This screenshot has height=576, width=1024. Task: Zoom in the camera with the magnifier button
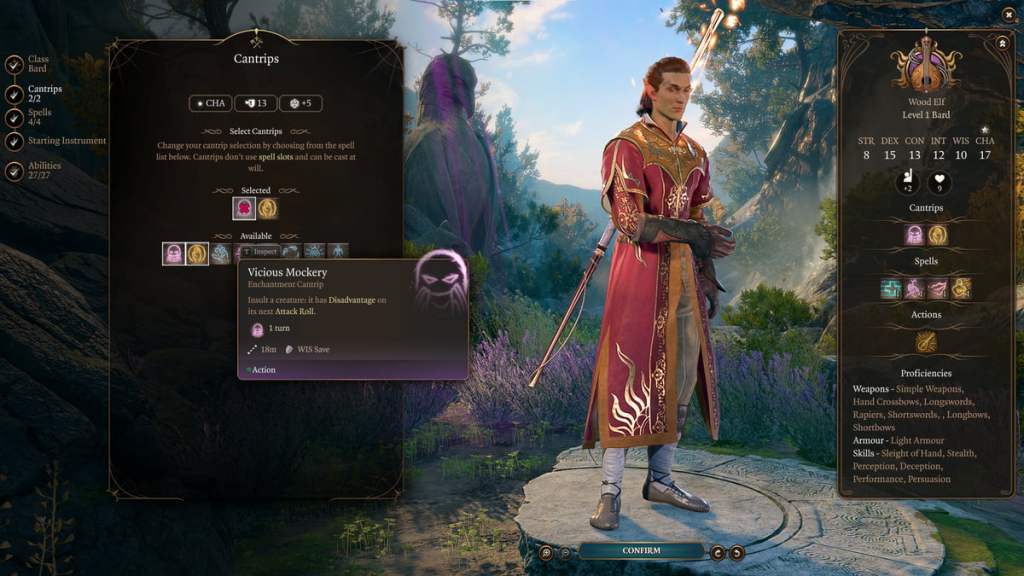click(546, 552)
